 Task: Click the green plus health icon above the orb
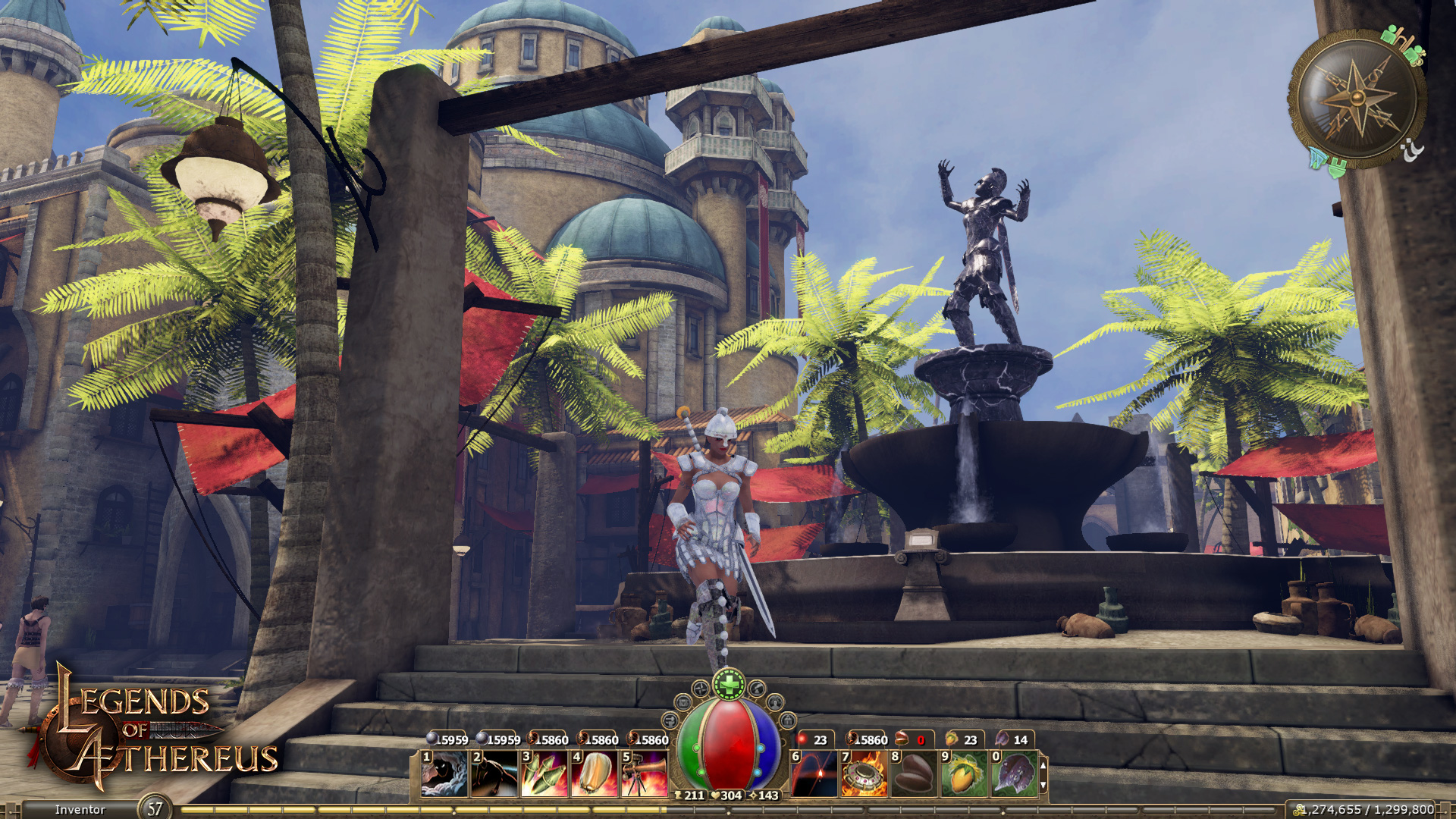(x=730, y=685)
